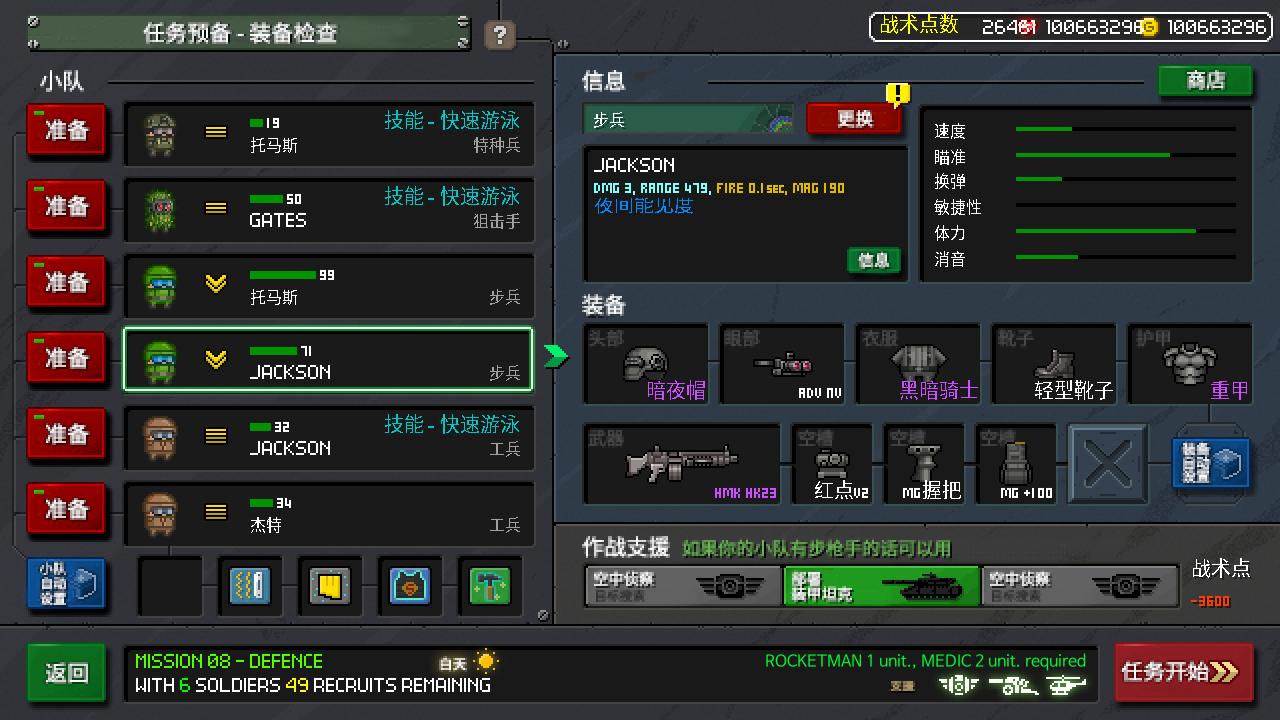
Task: Choose the MG 握把 grip attachment
Action: coord(924,465)
